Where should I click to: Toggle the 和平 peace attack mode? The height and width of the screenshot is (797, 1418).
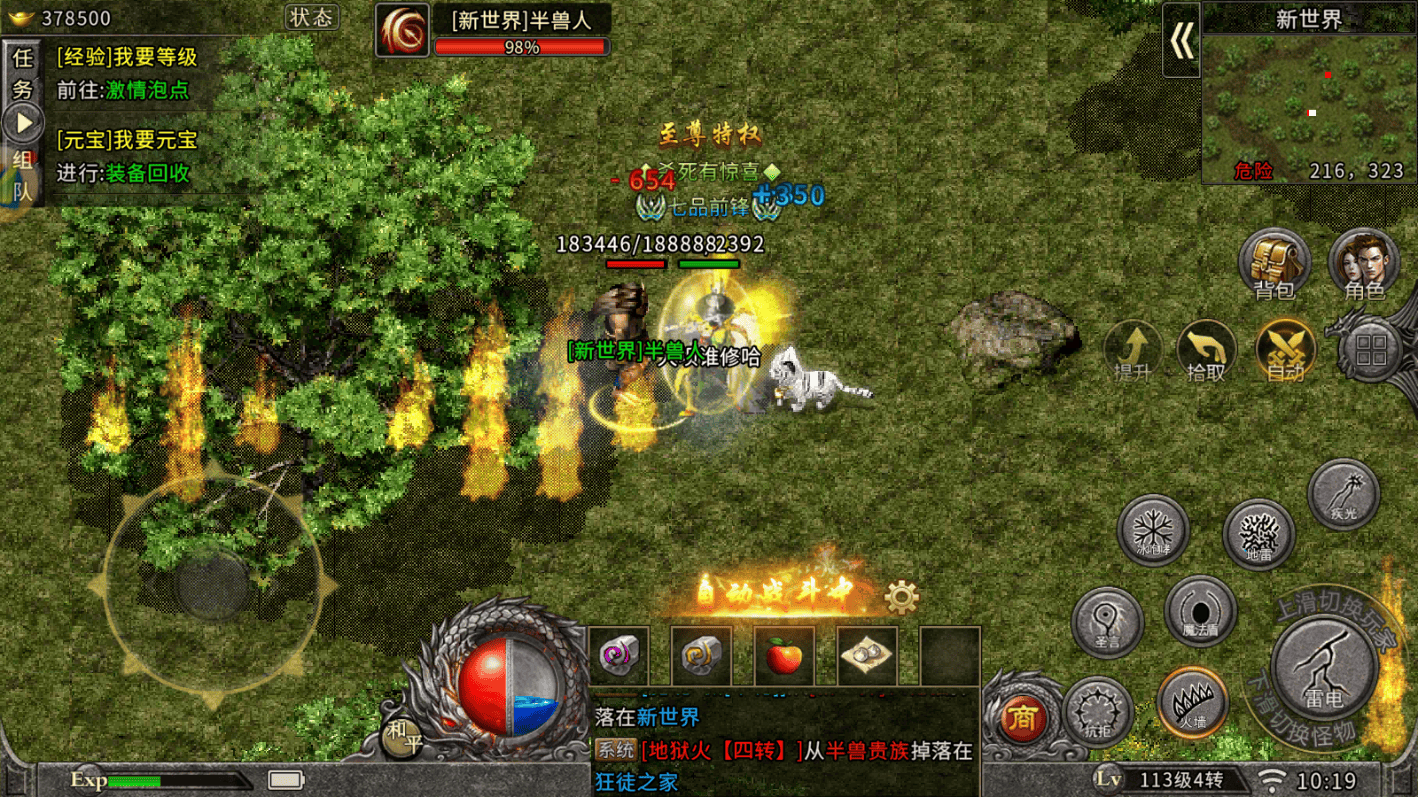402,737
